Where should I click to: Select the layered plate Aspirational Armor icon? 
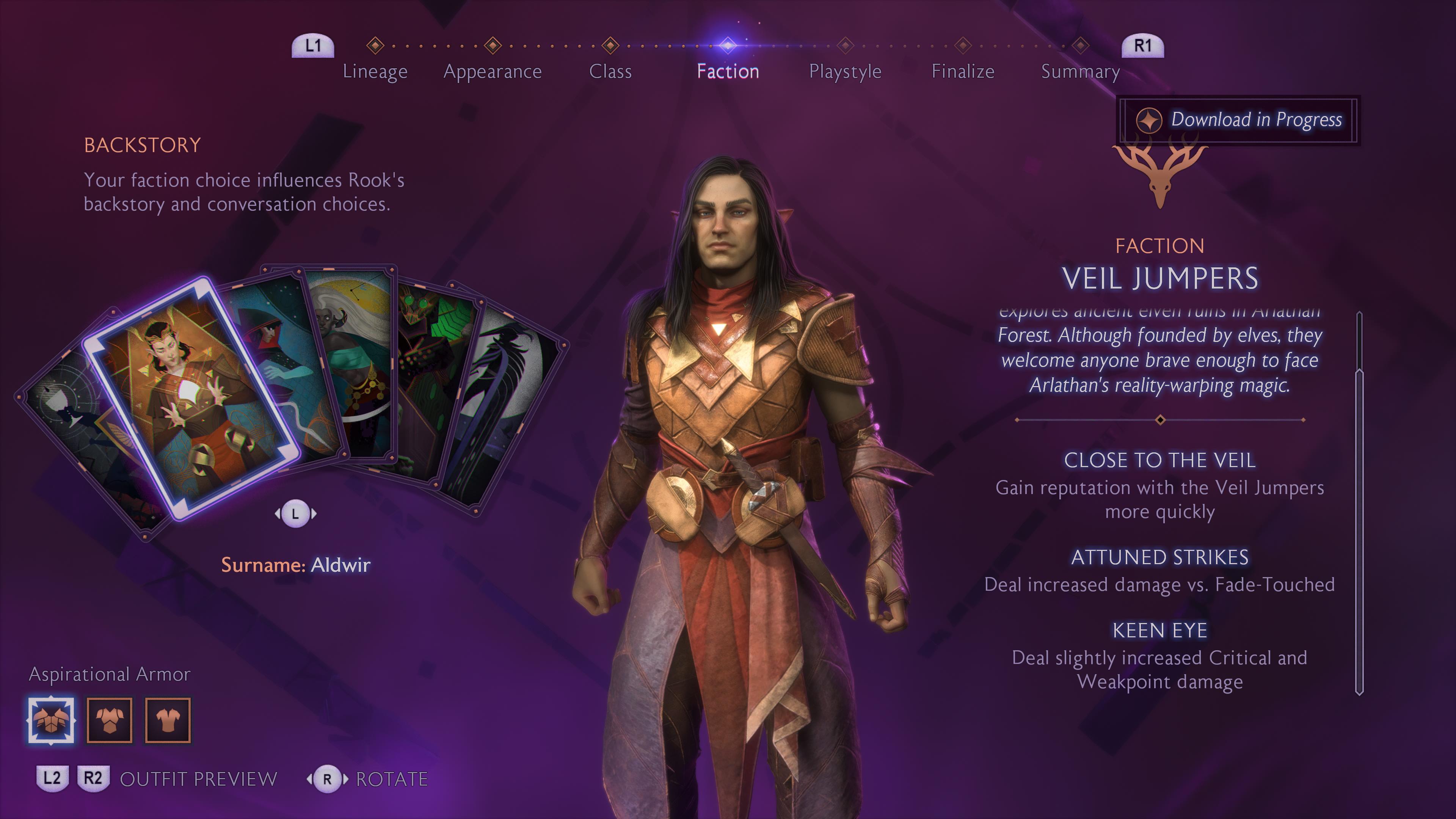pos(51,720)
